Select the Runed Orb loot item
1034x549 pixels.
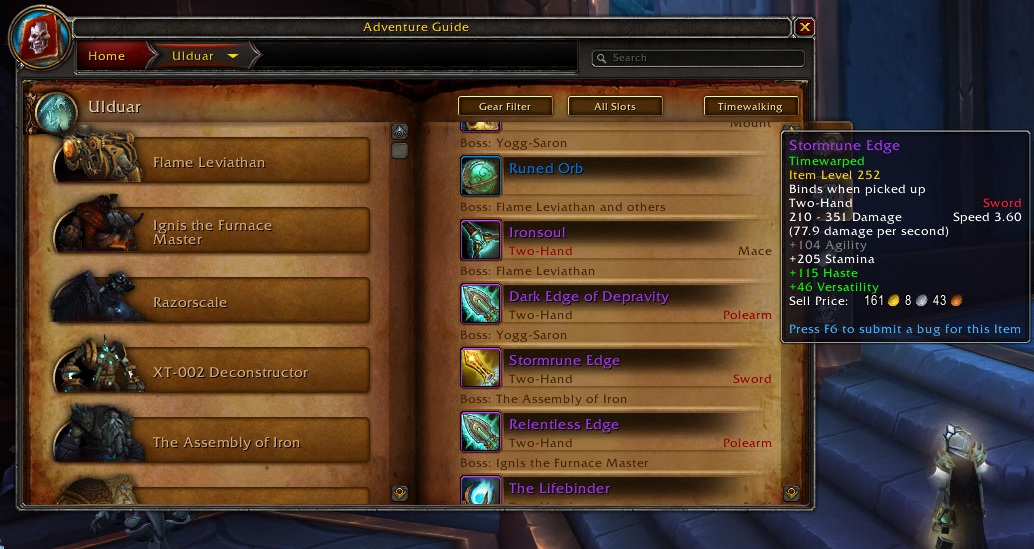(x=545, y=169)
